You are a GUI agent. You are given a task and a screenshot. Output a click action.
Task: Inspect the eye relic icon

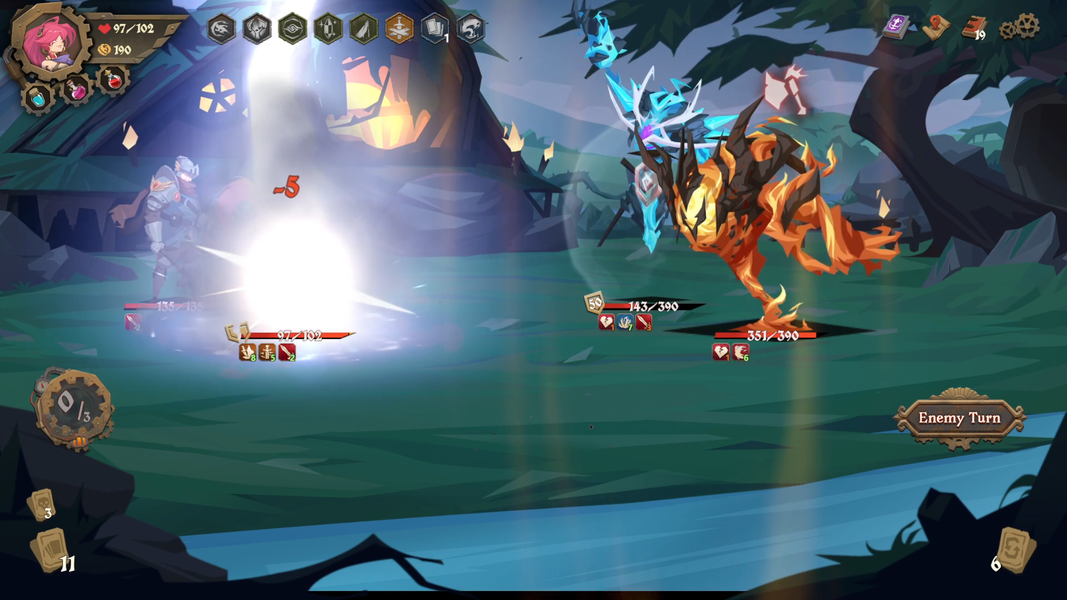coord(292,28)
